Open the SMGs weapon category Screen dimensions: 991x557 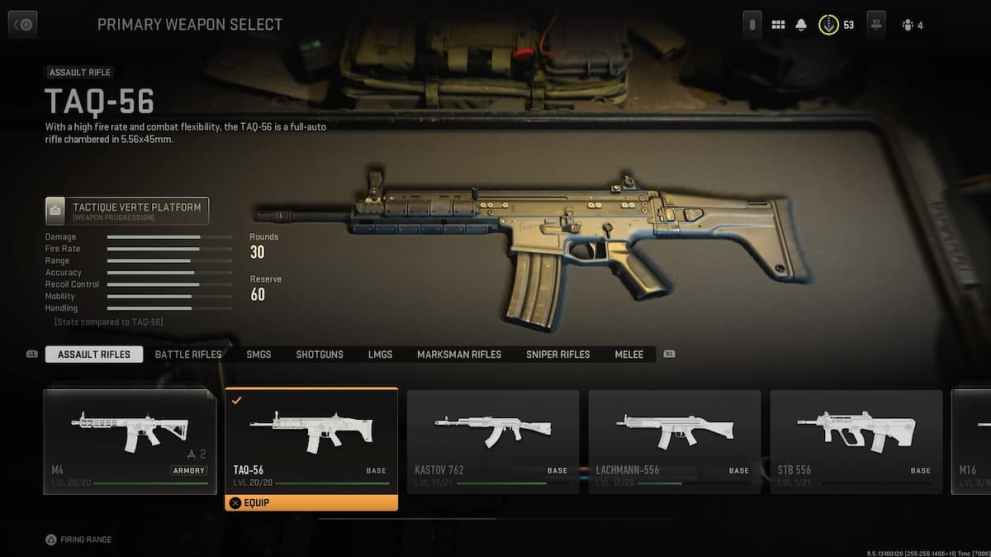(x=258, y=354)
